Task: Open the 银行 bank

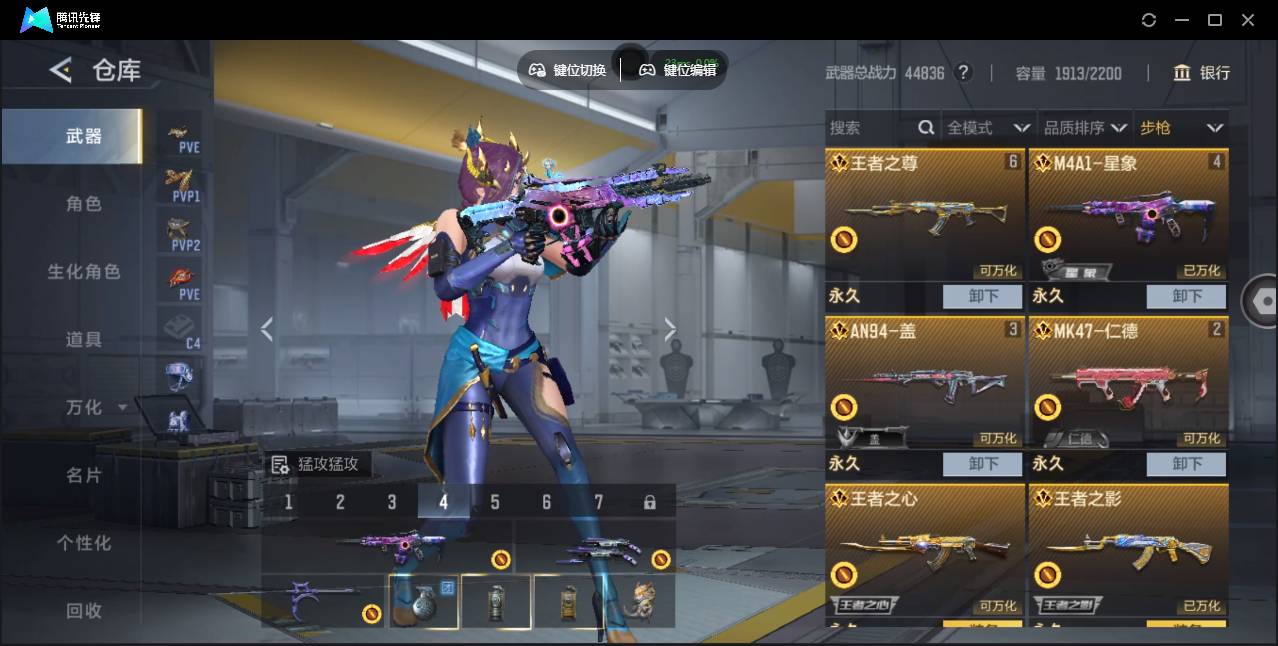Action: 1202,73
